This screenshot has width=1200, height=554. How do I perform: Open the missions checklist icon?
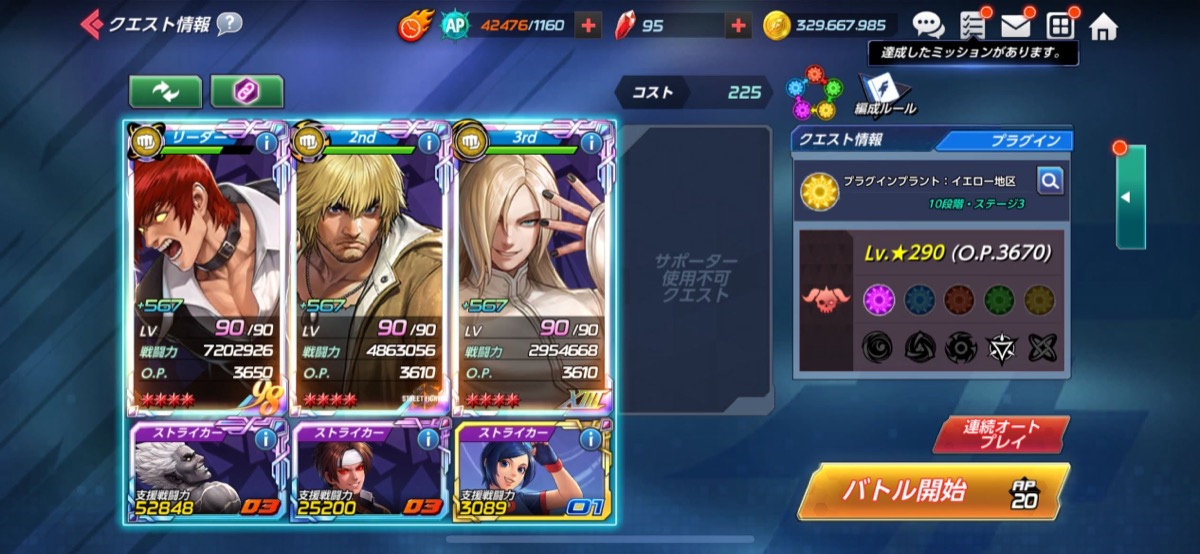pos(972,25)
